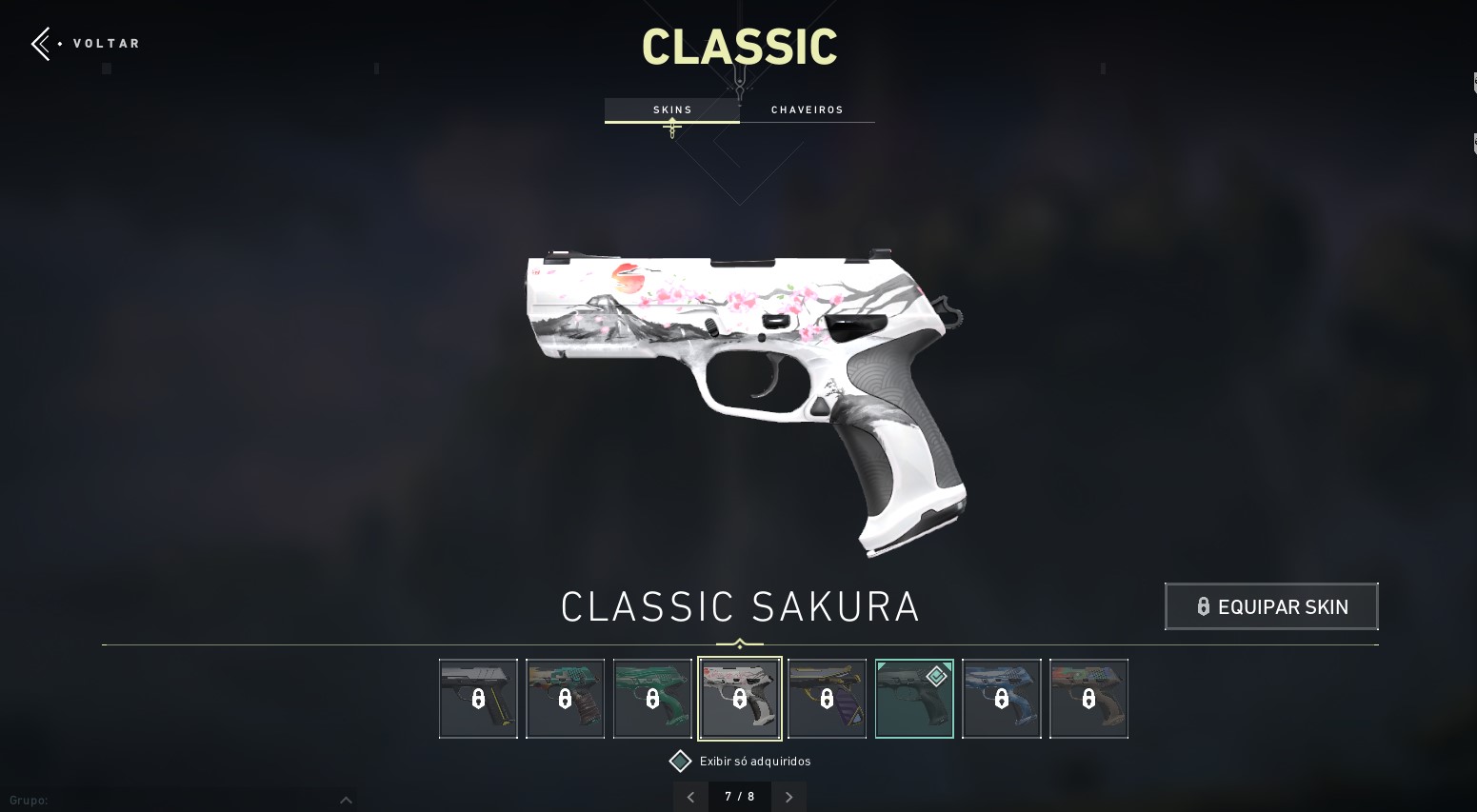Click the lock icon on the teal third skin
Screen dimensions: 1477x812
pos(652,699)
